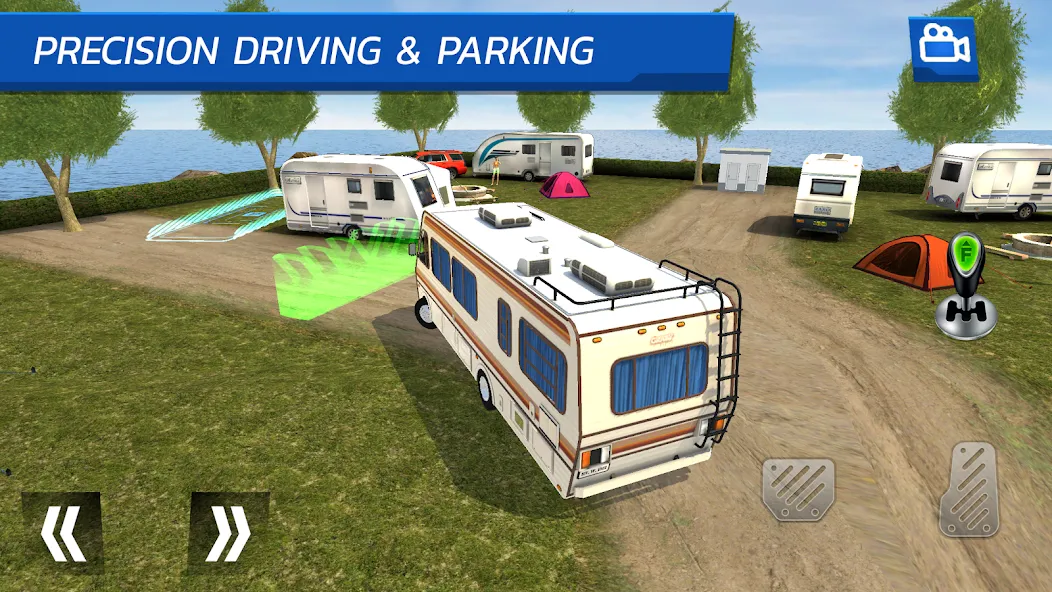The image size is (1052, 592).
Task: Switch camera view with the video camera button
Action: click(x=942, y=47)
